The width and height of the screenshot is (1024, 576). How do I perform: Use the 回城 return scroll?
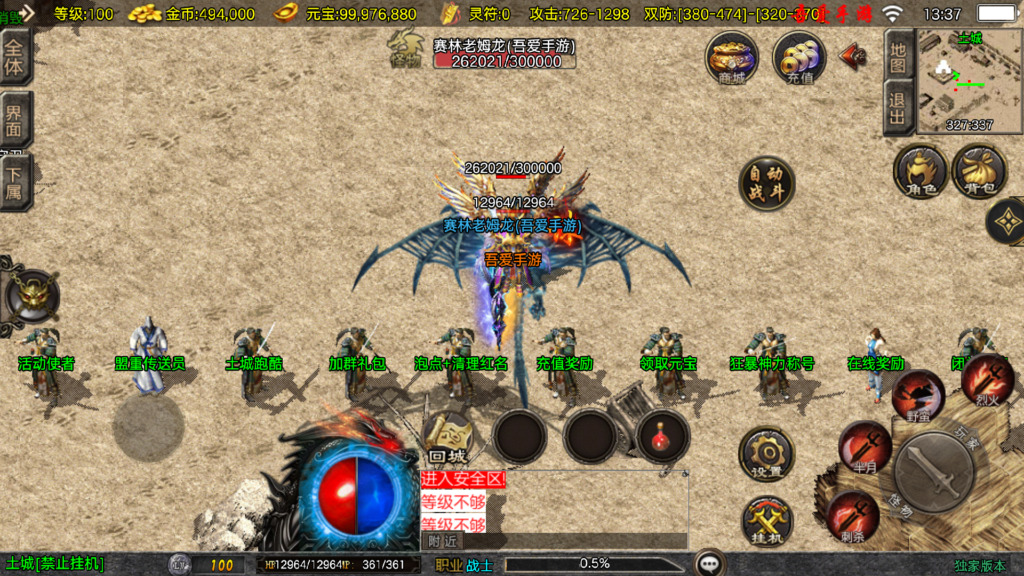point(448,438)
